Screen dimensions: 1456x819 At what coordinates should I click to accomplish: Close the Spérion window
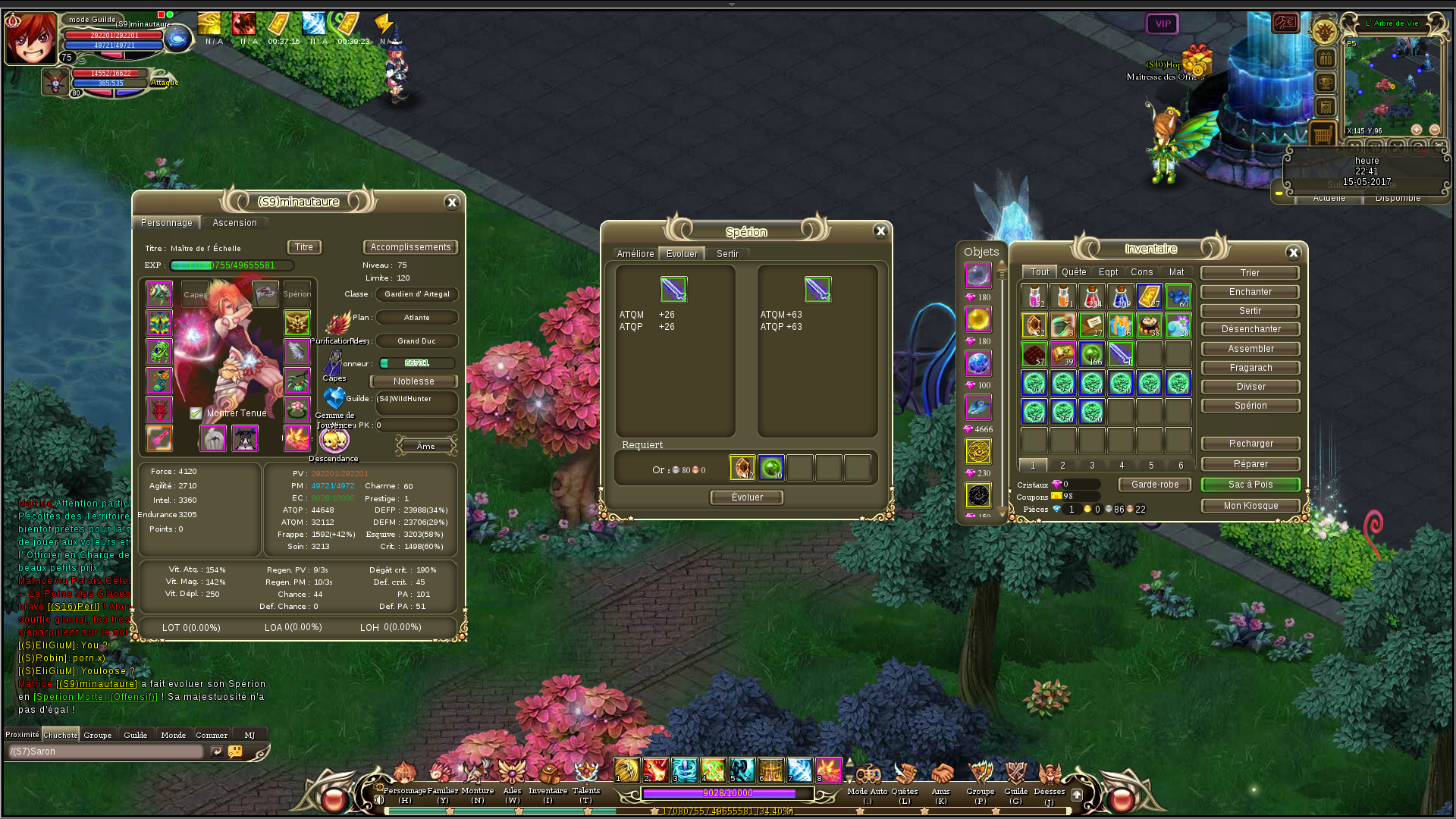click(x=880, y=231)
